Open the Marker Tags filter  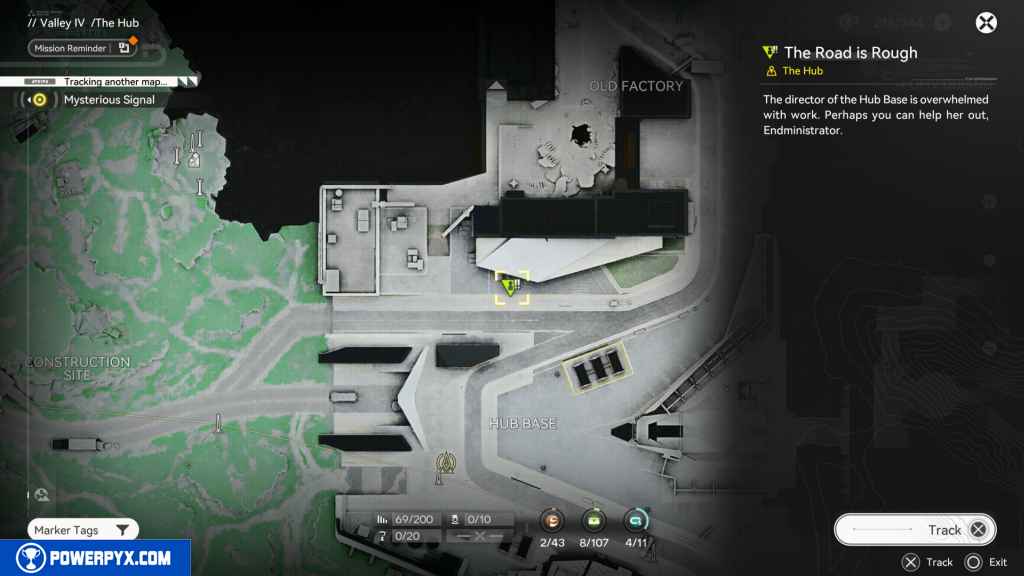click(83, 530)
